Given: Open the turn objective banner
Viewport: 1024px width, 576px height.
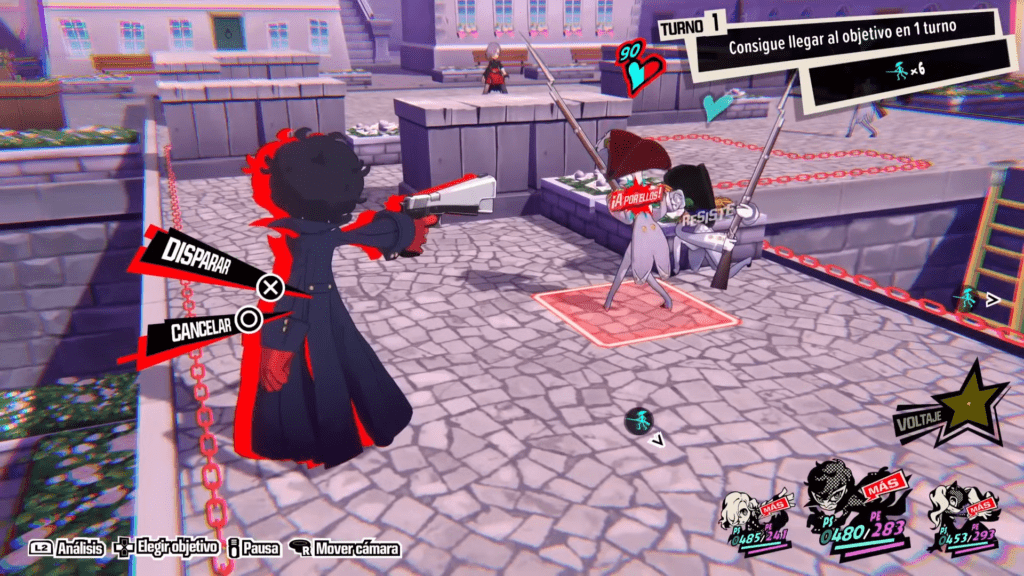Looking at the screenshot, I should pos(845,48).
